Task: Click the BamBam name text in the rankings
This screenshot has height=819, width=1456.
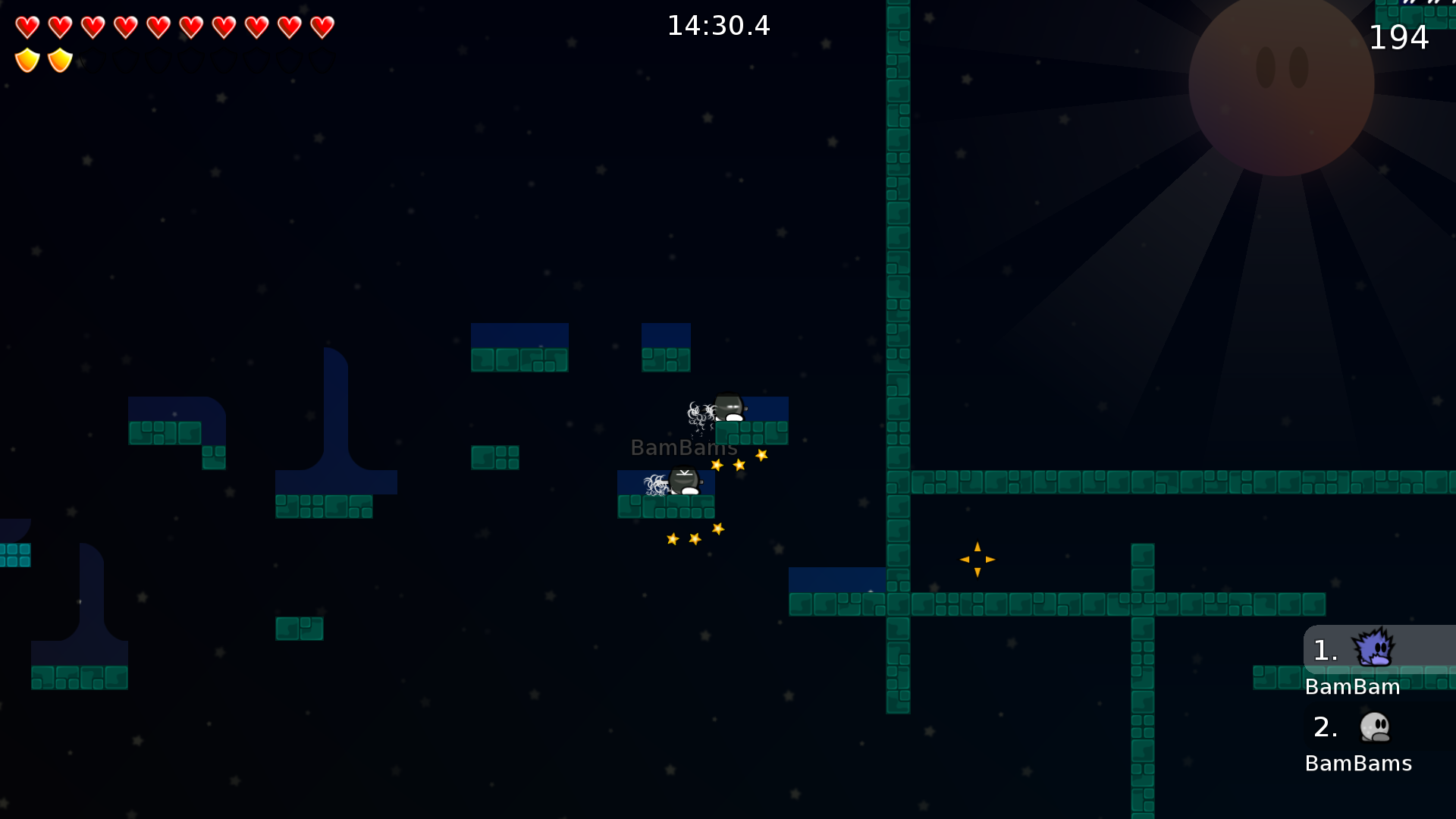Action: (1353, 687)
